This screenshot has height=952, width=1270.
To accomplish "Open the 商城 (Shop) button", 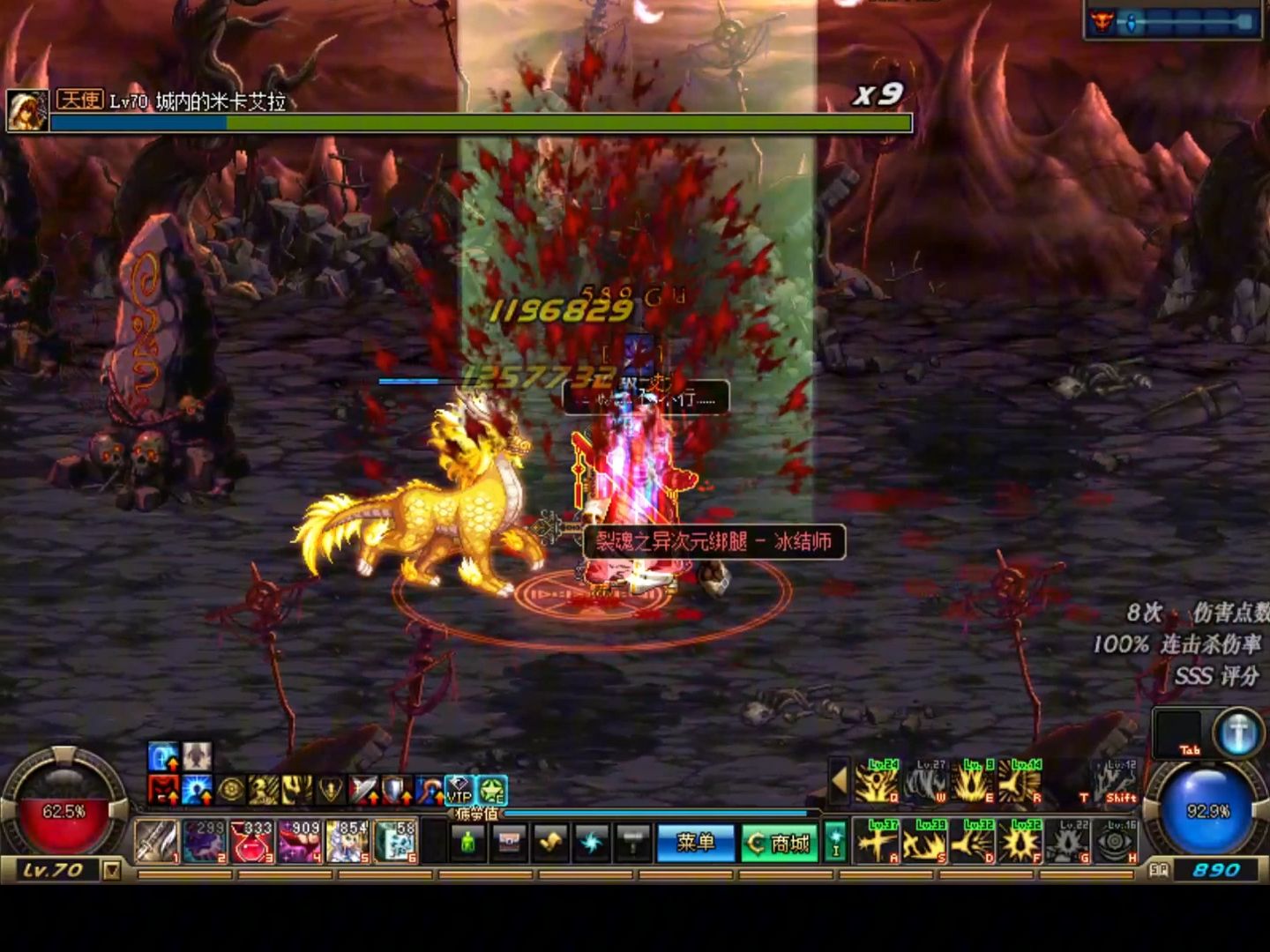I will coord(780,843).
